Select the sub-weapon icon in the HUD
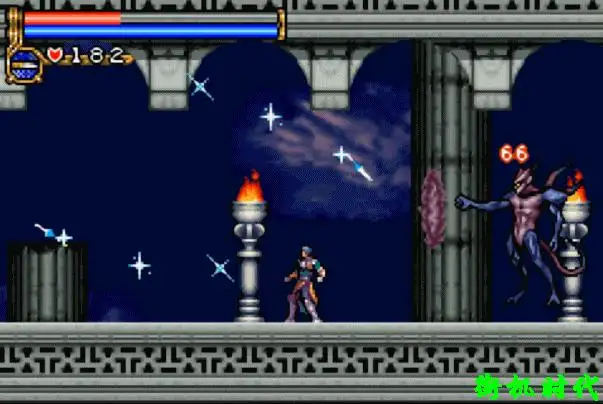 (23, 62)
